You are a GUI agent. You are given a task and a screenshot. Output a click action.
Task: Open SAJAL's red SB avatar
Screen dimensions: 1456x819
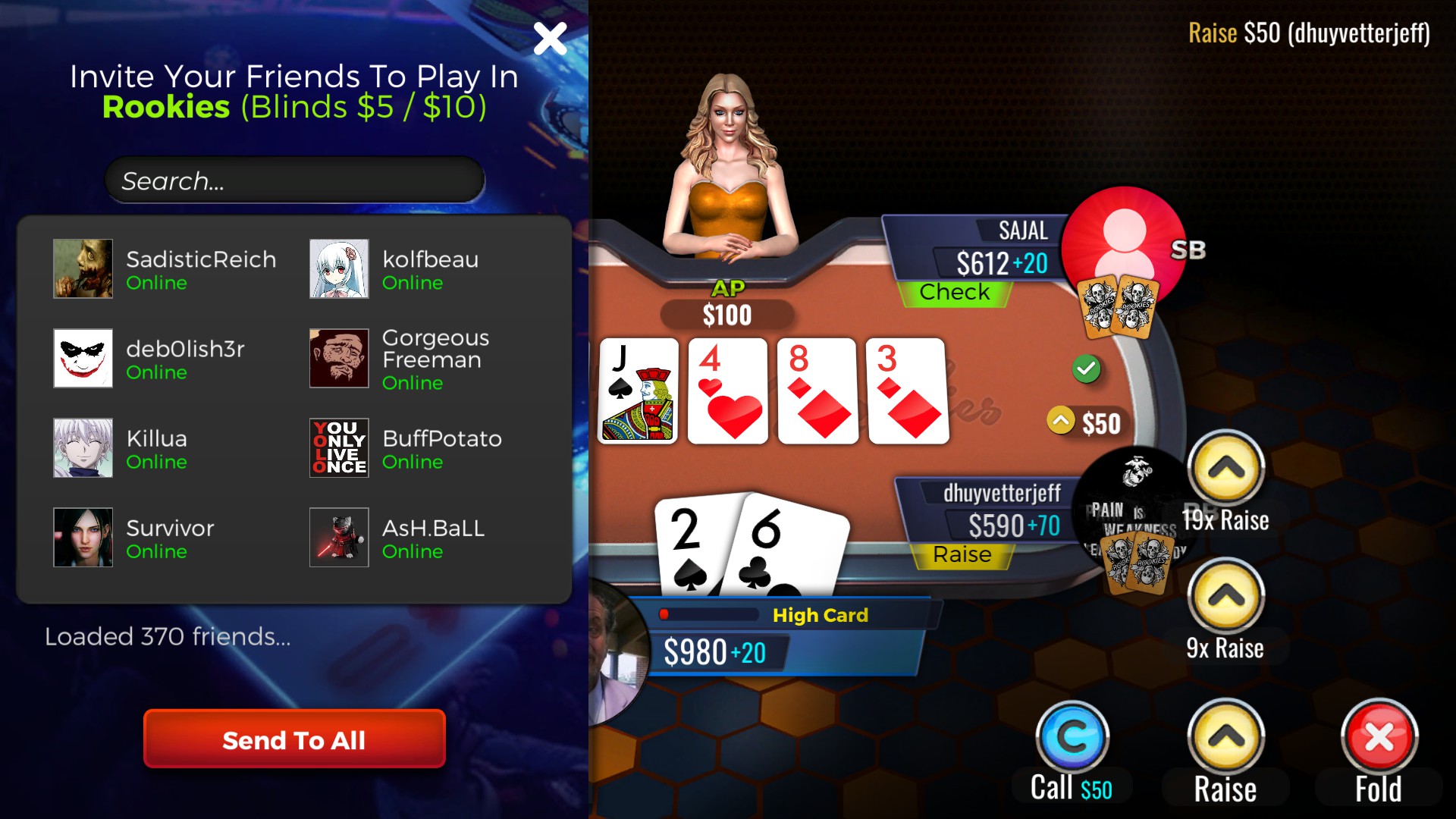pos(1125,246)
